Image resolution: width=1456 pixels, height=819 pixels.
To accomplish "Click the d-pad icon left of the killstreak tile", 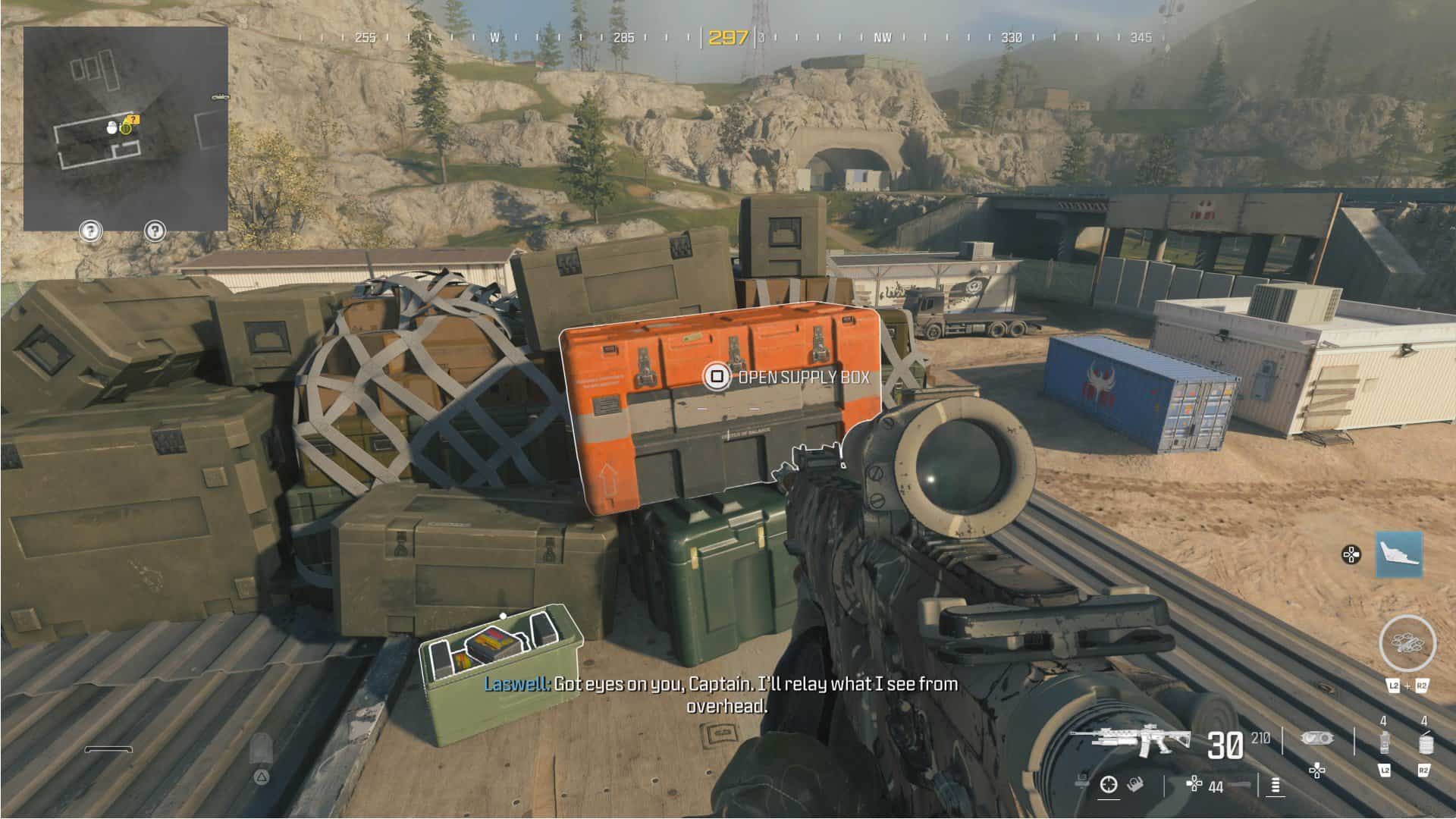I will [1351, 554].
